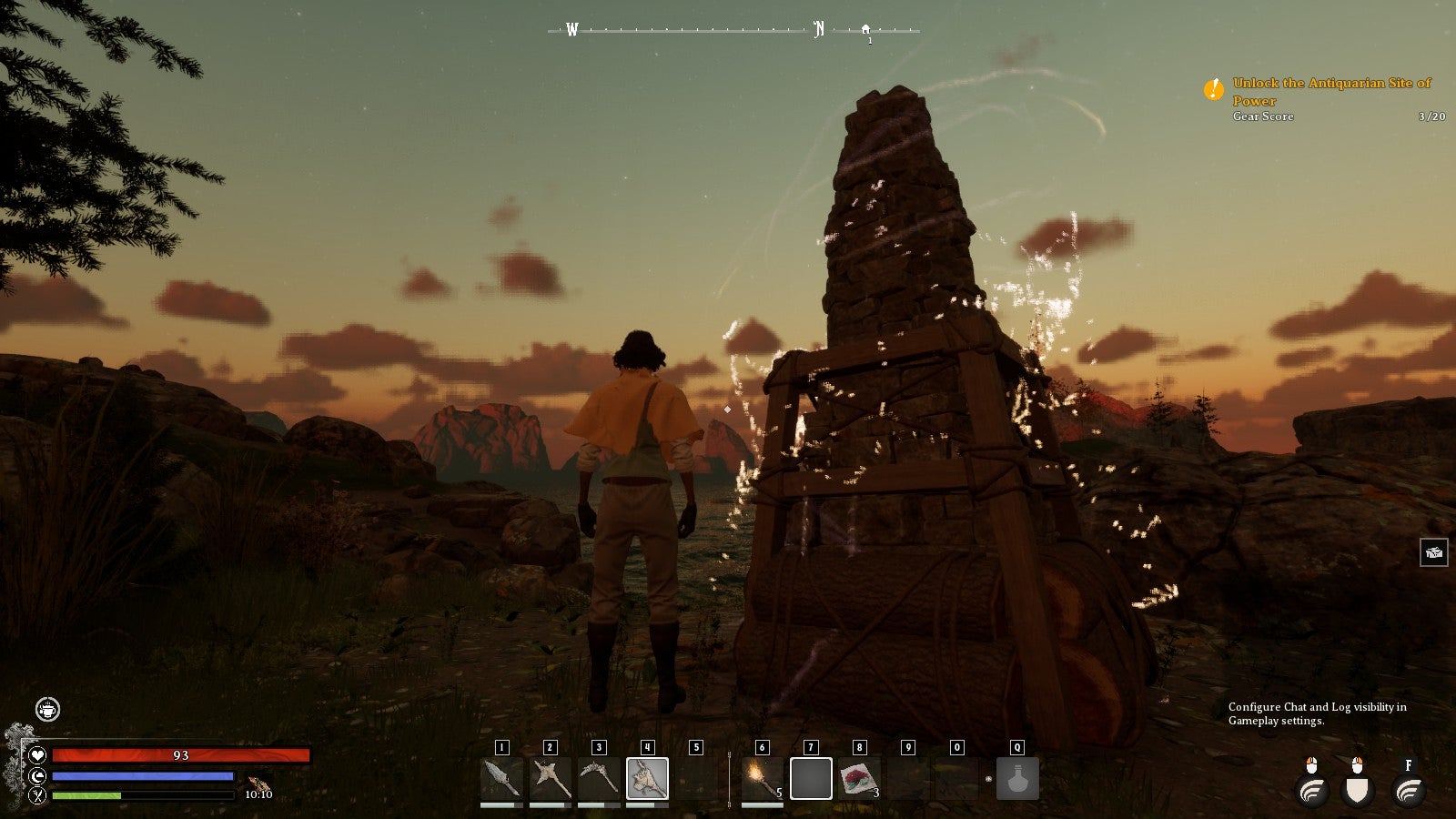
Task: Click the teacup buff status icon
Action: coord(47,709)
